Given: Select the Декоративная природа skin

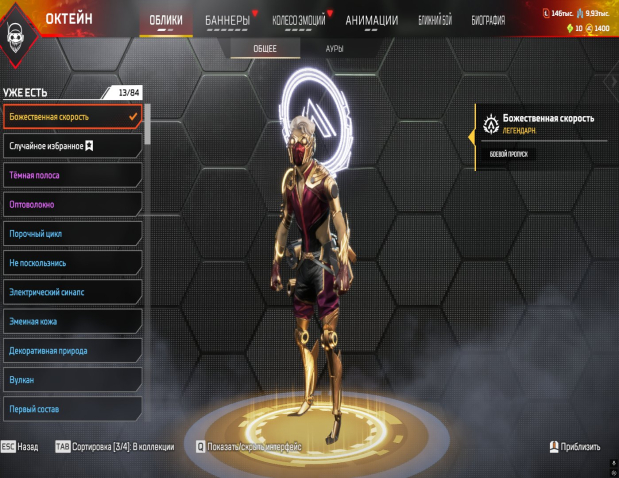Looking at the screenshot, I should click(72, 351).
